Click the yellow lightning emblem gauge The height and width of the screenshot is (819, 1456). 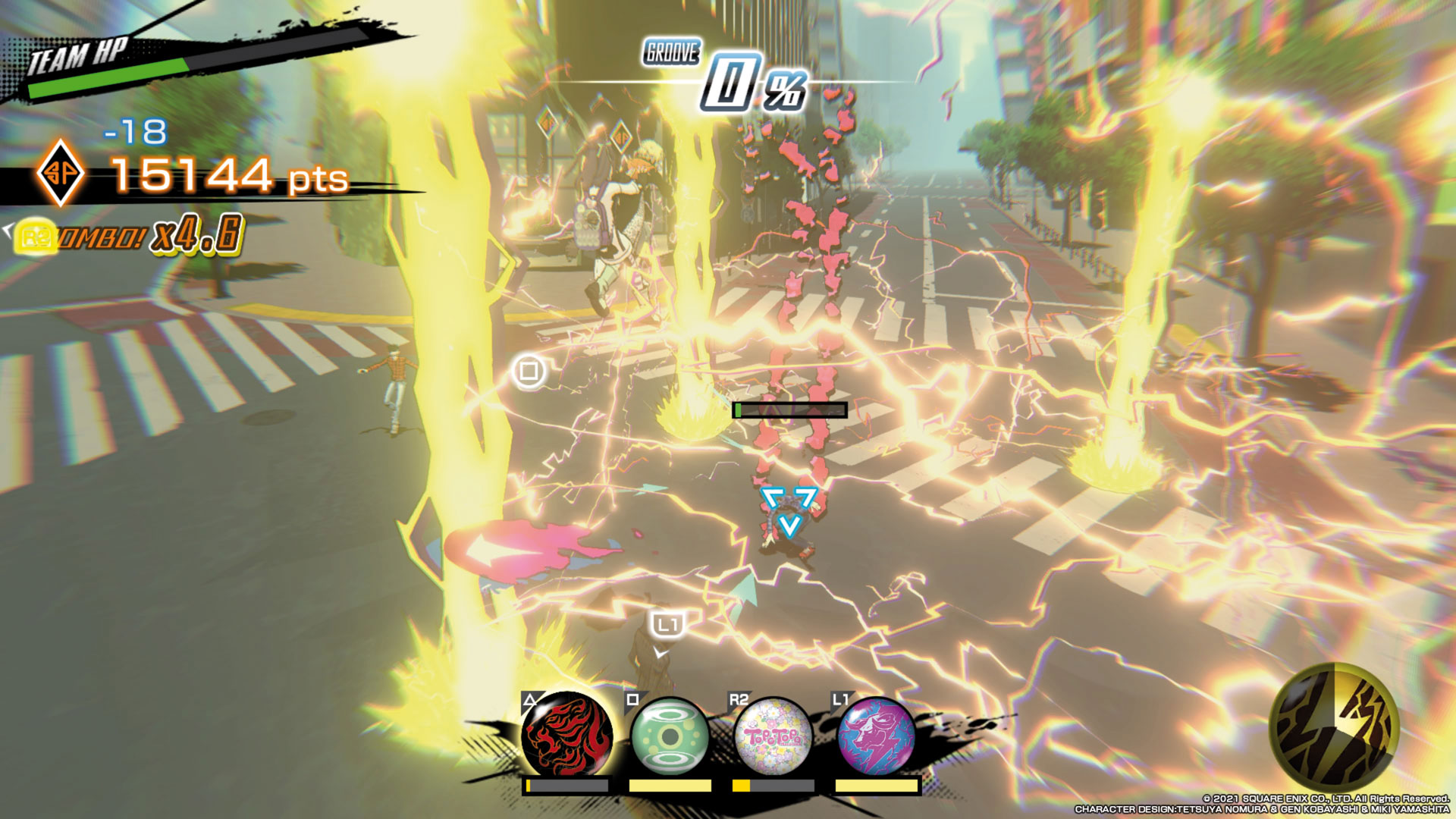pyautogui.click(x=1334, y=726)
